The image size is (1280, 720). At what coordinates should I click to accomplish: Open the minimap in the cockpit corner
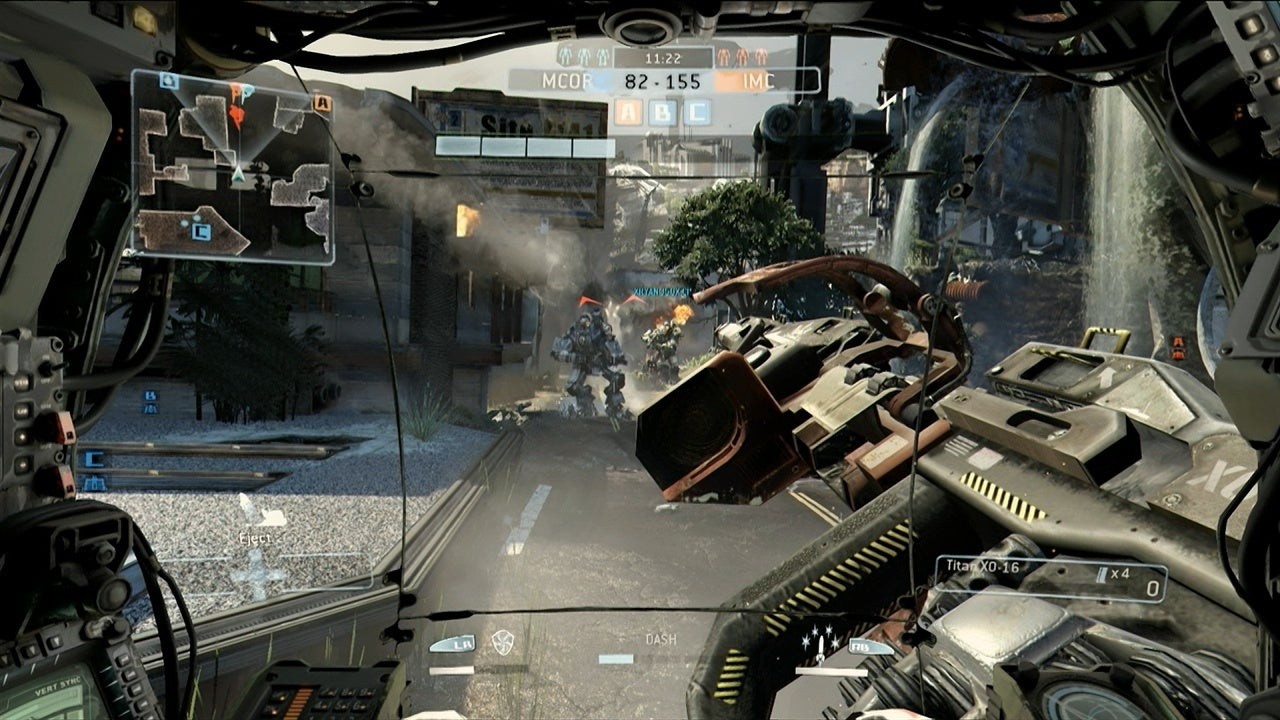(x=232, y=166)
